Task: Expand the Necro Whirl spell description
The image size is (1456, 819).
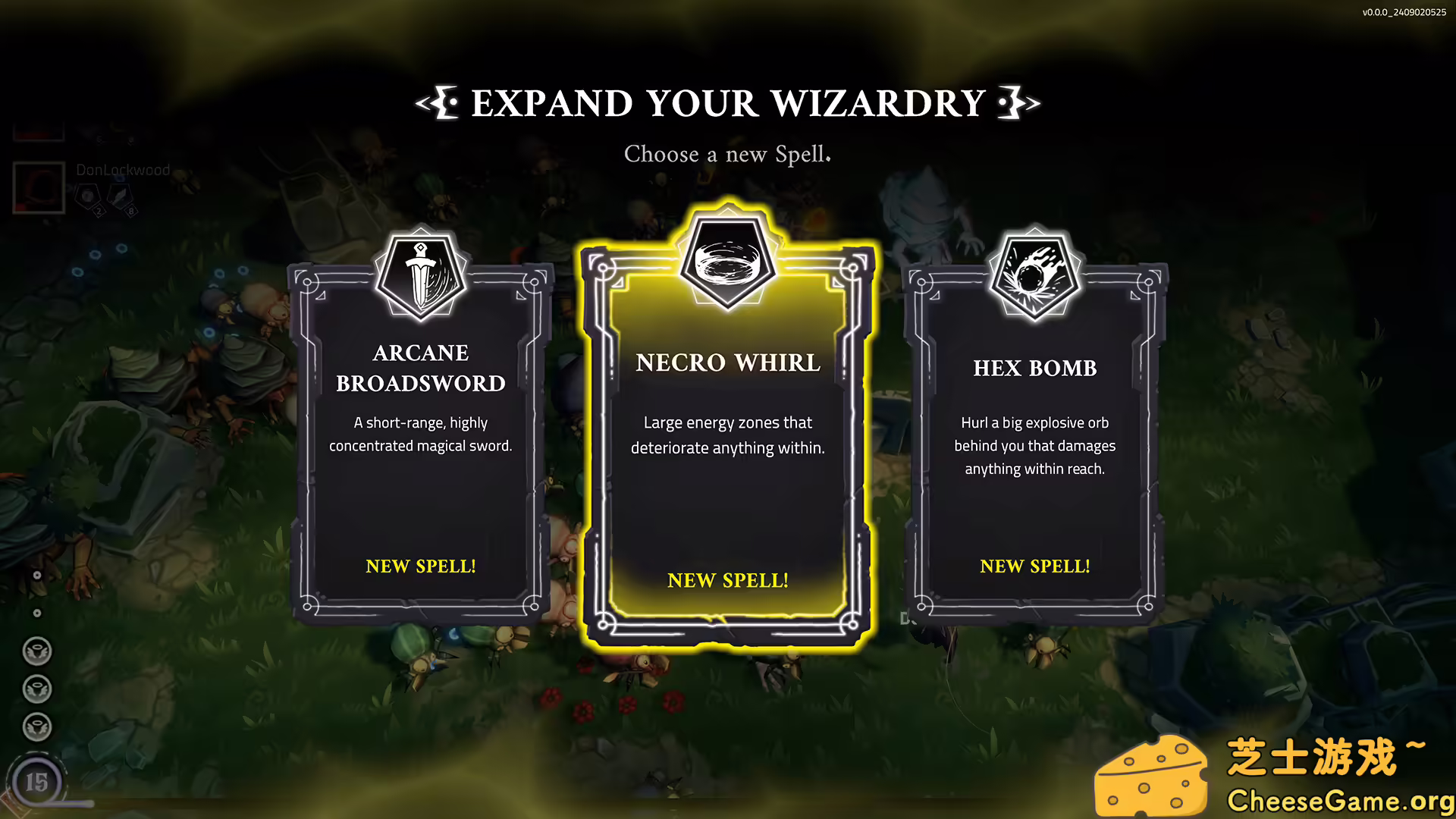Action: coord(726,435)
